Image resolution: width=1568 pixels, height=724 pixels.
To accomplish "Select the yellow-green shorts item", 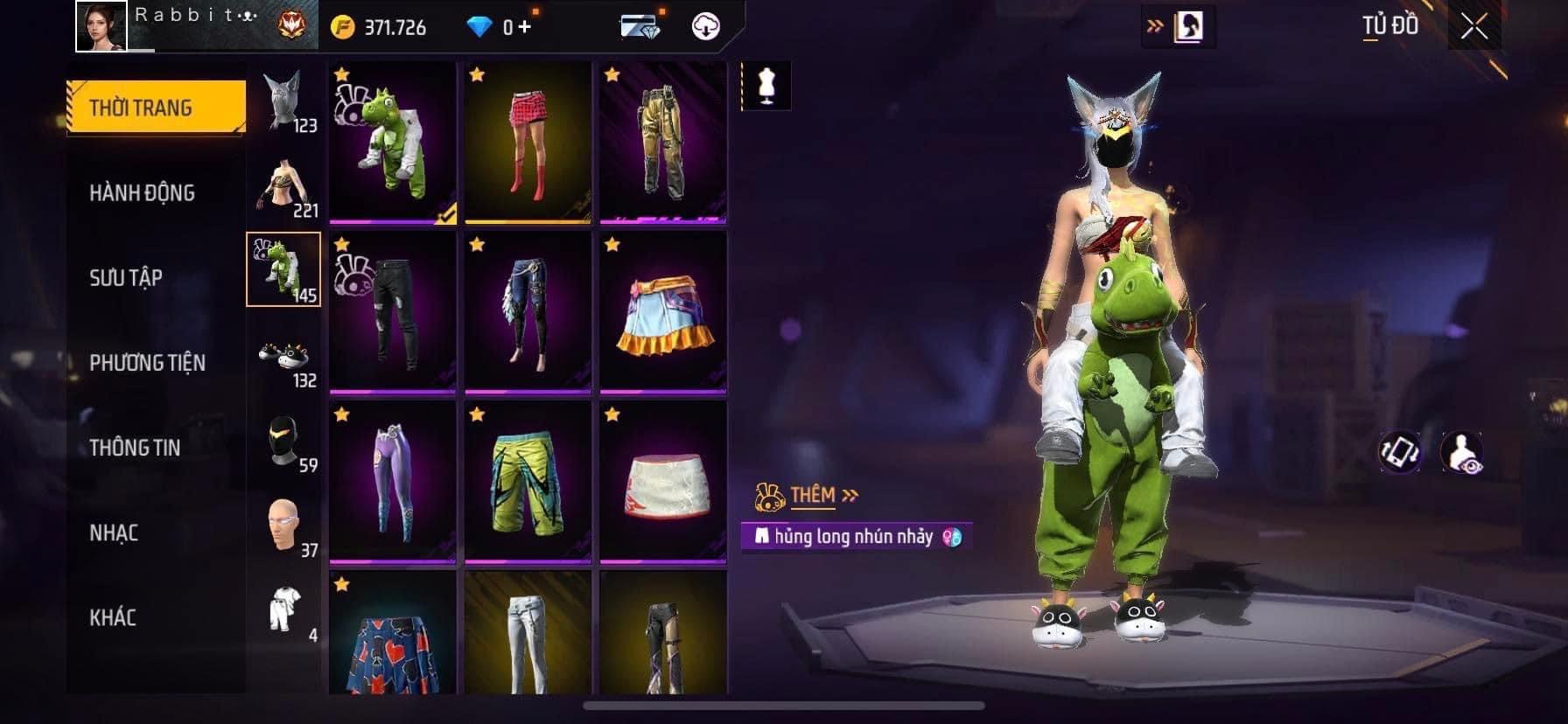I will pos(528,482).
